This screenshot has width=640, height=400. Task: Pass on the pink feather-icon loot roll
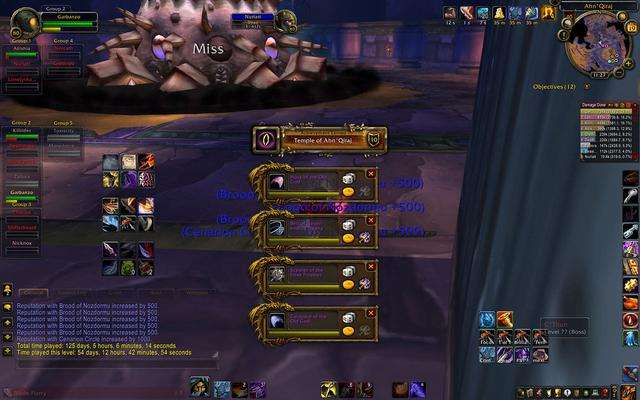point(372,173)
